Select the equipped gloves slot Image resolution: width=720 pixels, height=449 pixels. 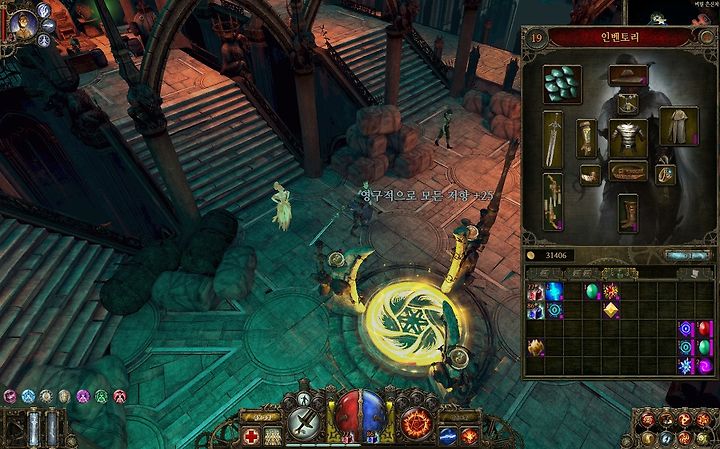pos(588,138)
